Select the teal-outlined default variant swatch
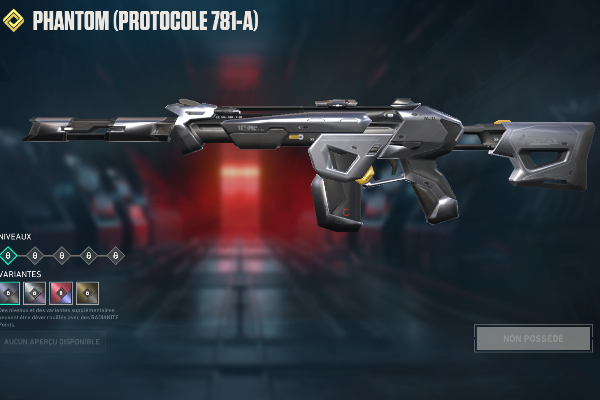The height and width of the screenshot is (400, 600). [9, 293]
